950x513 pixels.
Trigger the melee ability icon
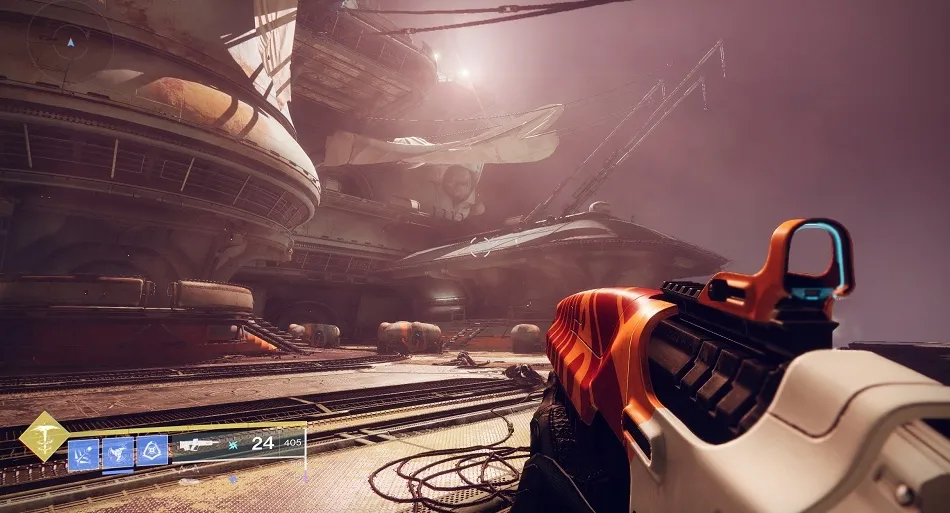pyautogui.click(x=118, y=453)
